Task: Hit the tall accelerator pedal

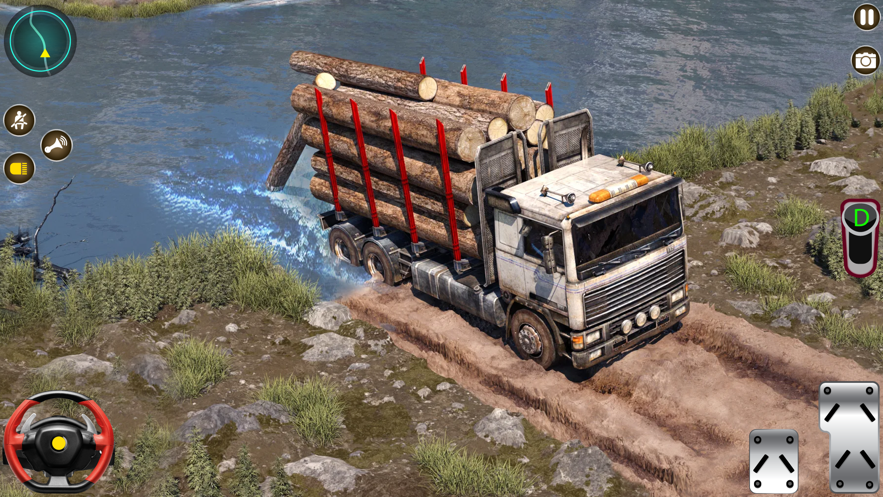Action: point(849,436)
